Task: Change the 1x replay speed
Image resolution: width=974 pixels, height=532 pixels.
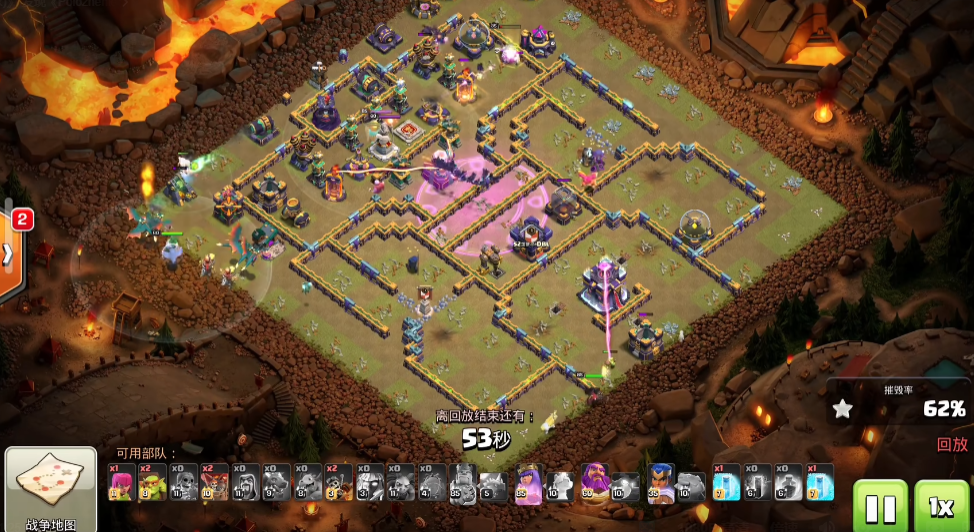Action: point(940,507)
